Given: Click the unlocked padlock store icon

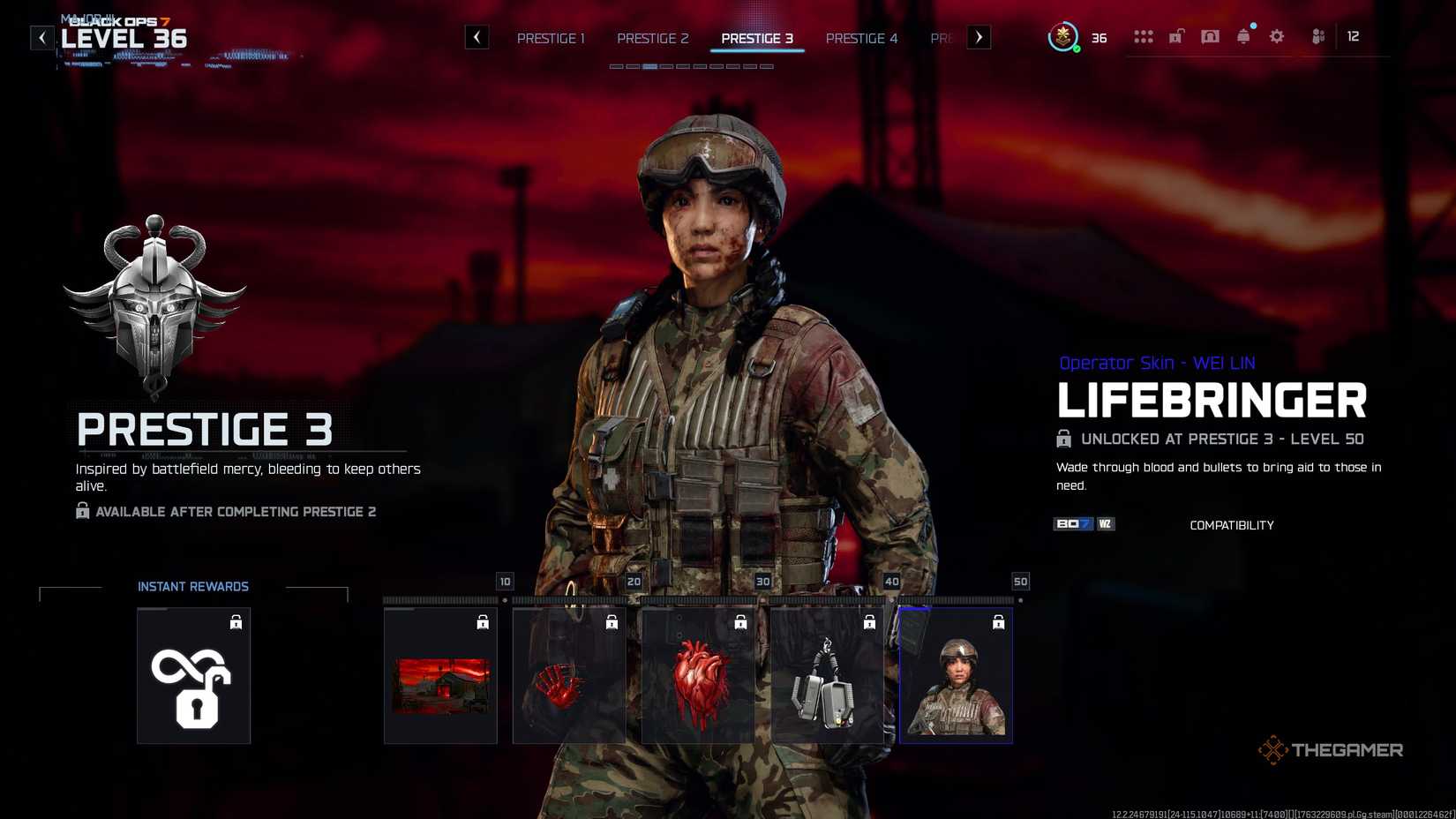Looking at the screenshot, I should click(x=1176, y=36).
